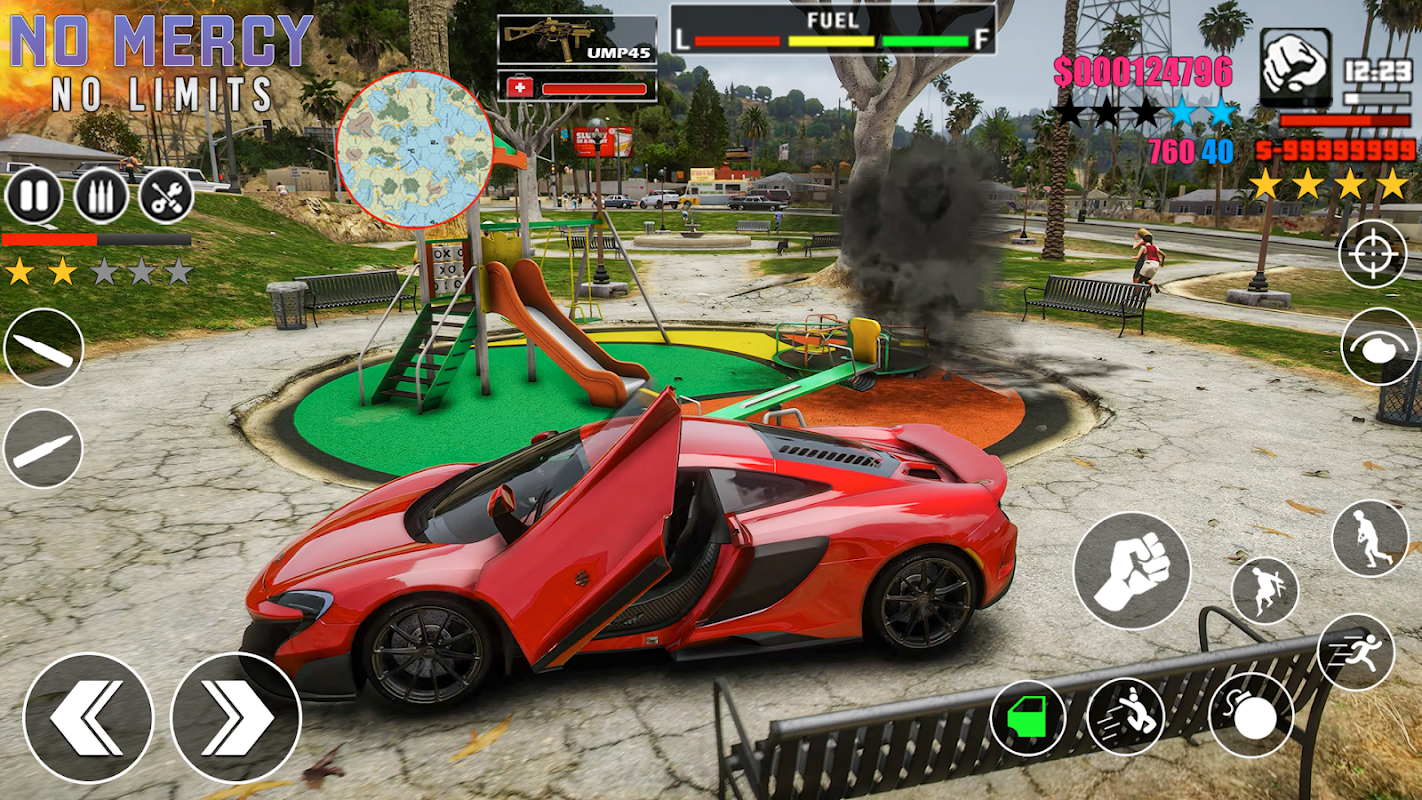Tap the bullet button with tip pointing left
The width and height of the screenshot is (1422, 800).
(43, 348)
